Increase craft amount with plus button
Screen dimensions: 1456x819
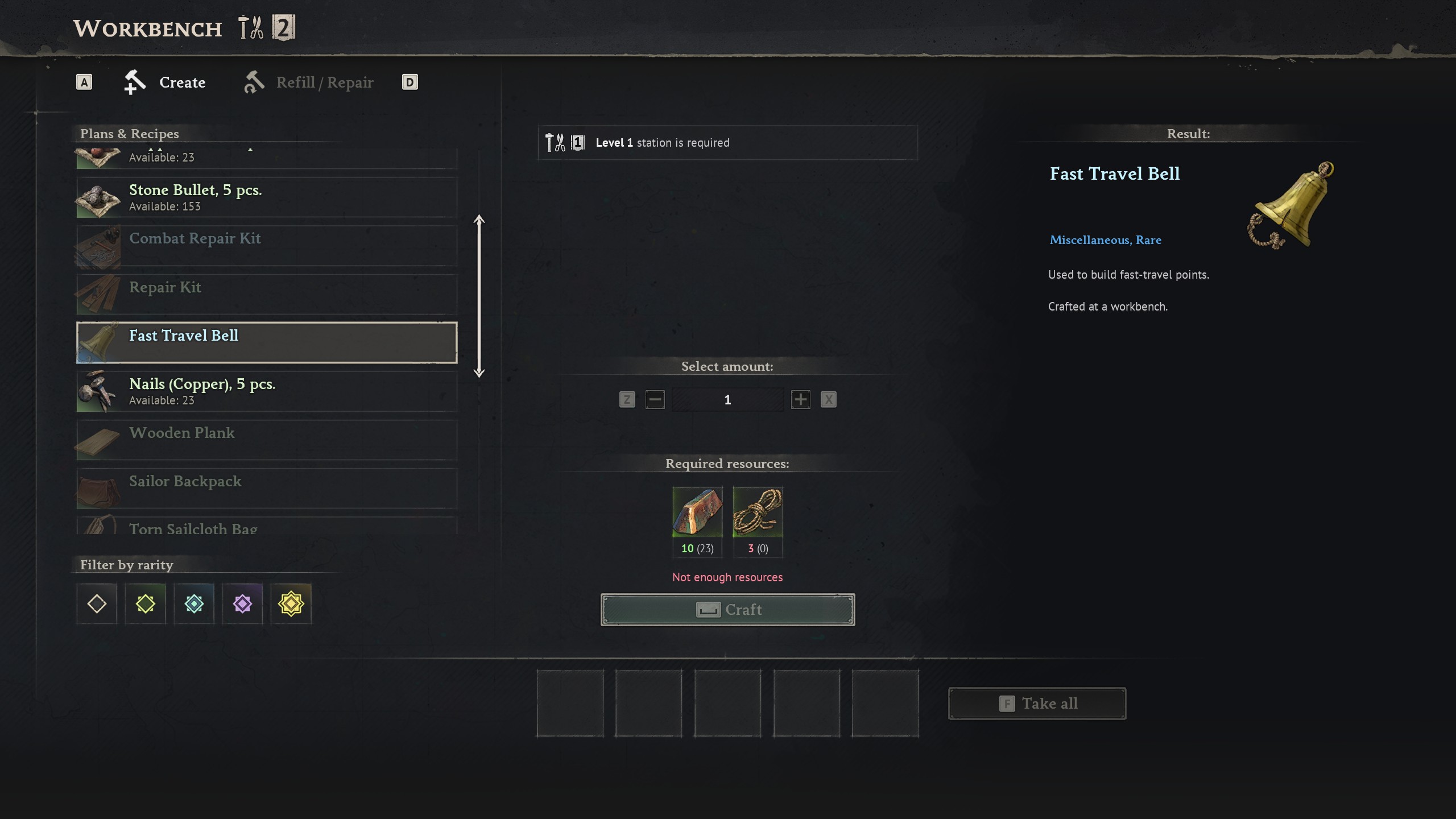800,400
